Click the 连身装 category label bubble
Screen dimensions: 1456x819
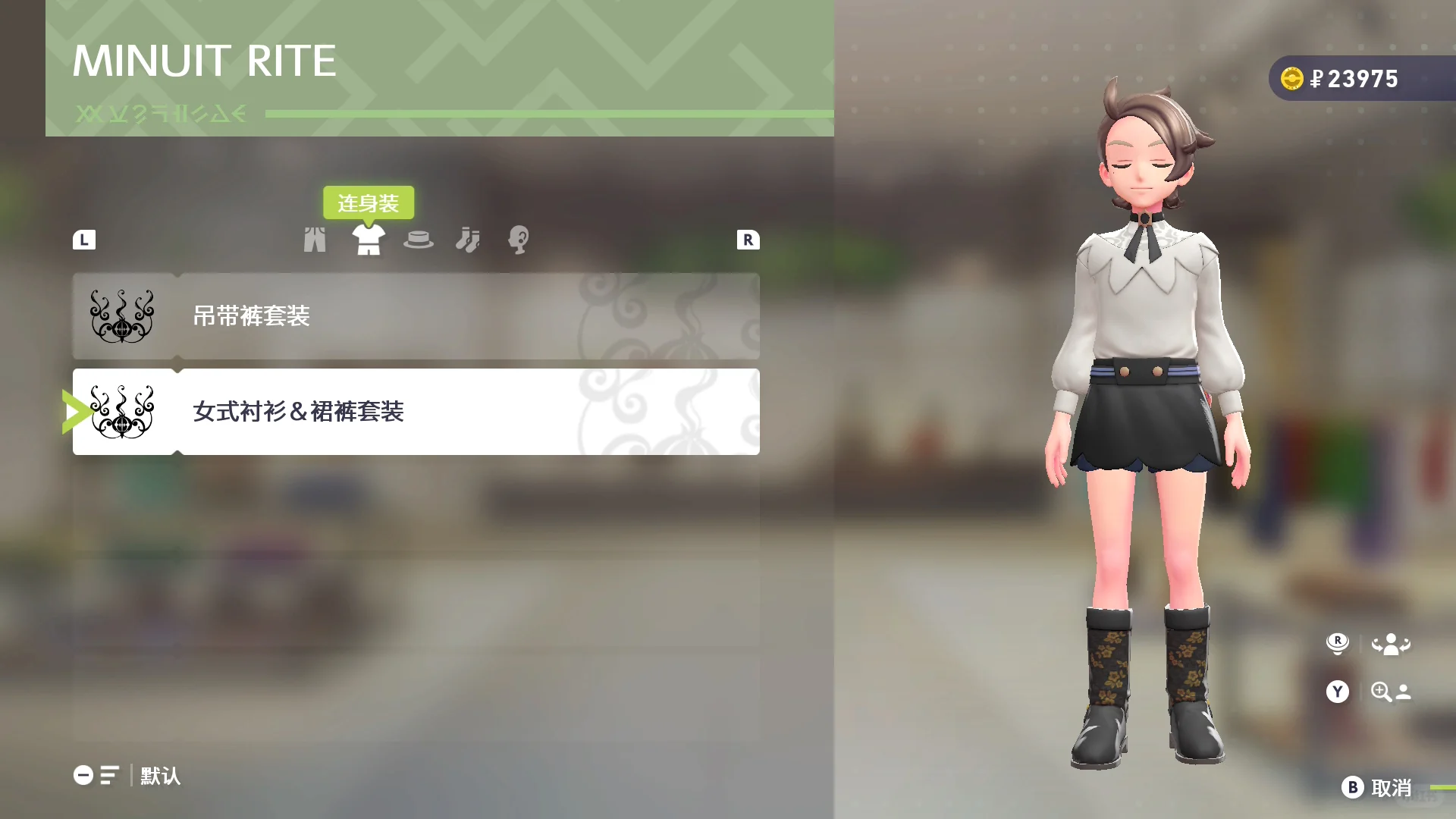pyautogui.click(x=370, y=202)
